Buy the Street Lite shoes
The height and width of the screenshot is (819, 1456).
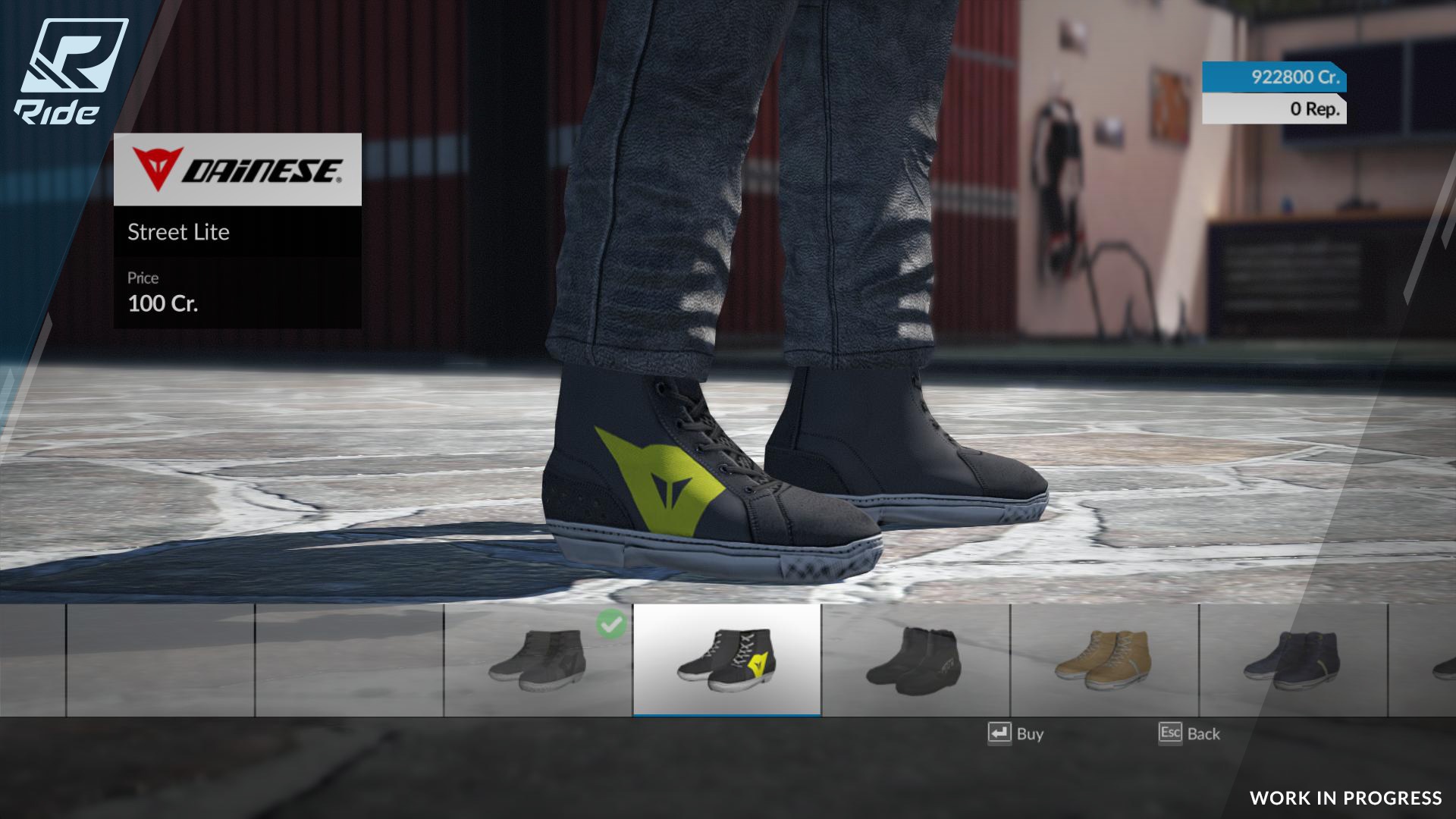click(1016, 733)
